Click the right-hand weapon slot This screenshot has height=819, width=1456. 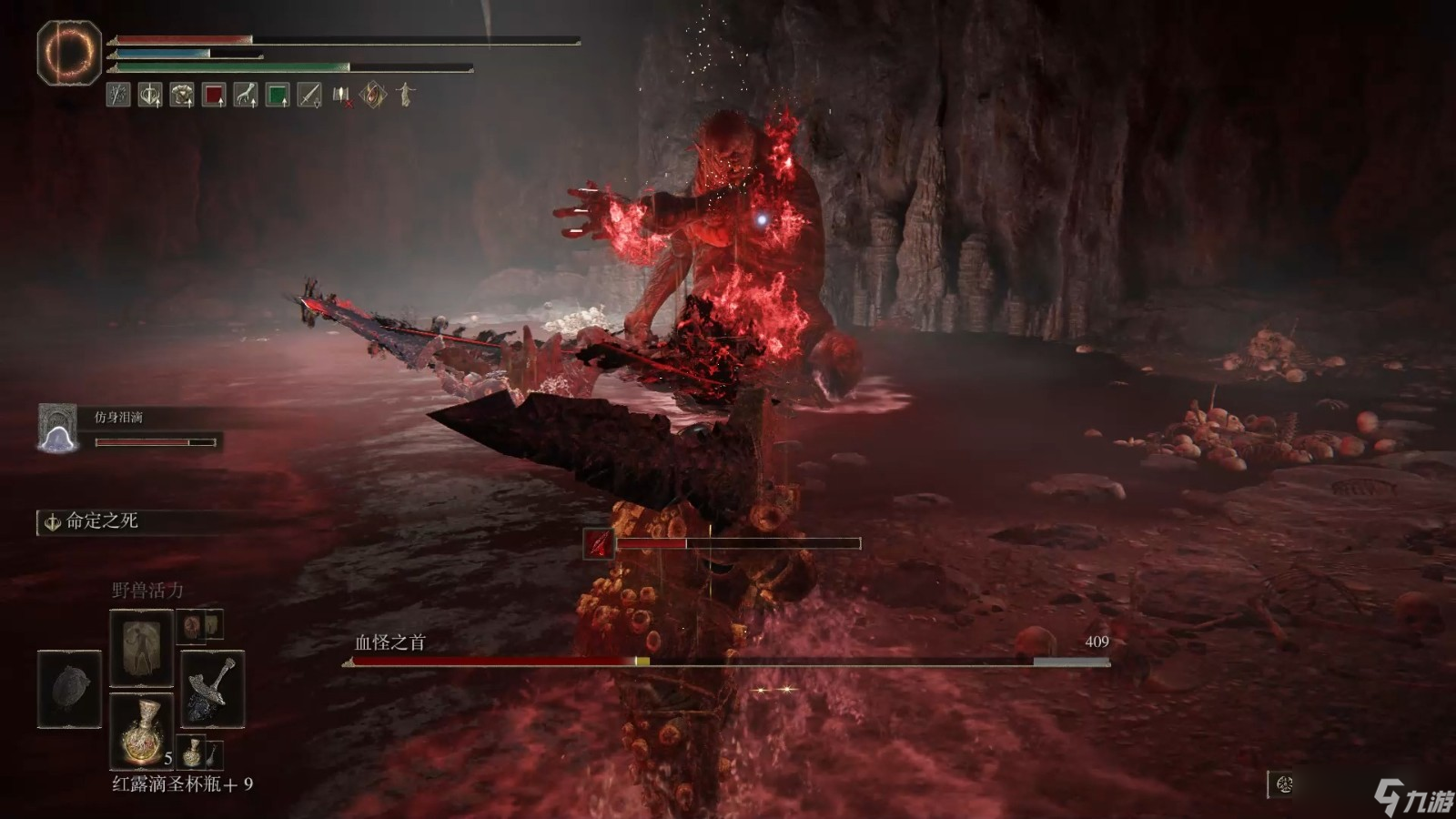click(x=212, y=688)
